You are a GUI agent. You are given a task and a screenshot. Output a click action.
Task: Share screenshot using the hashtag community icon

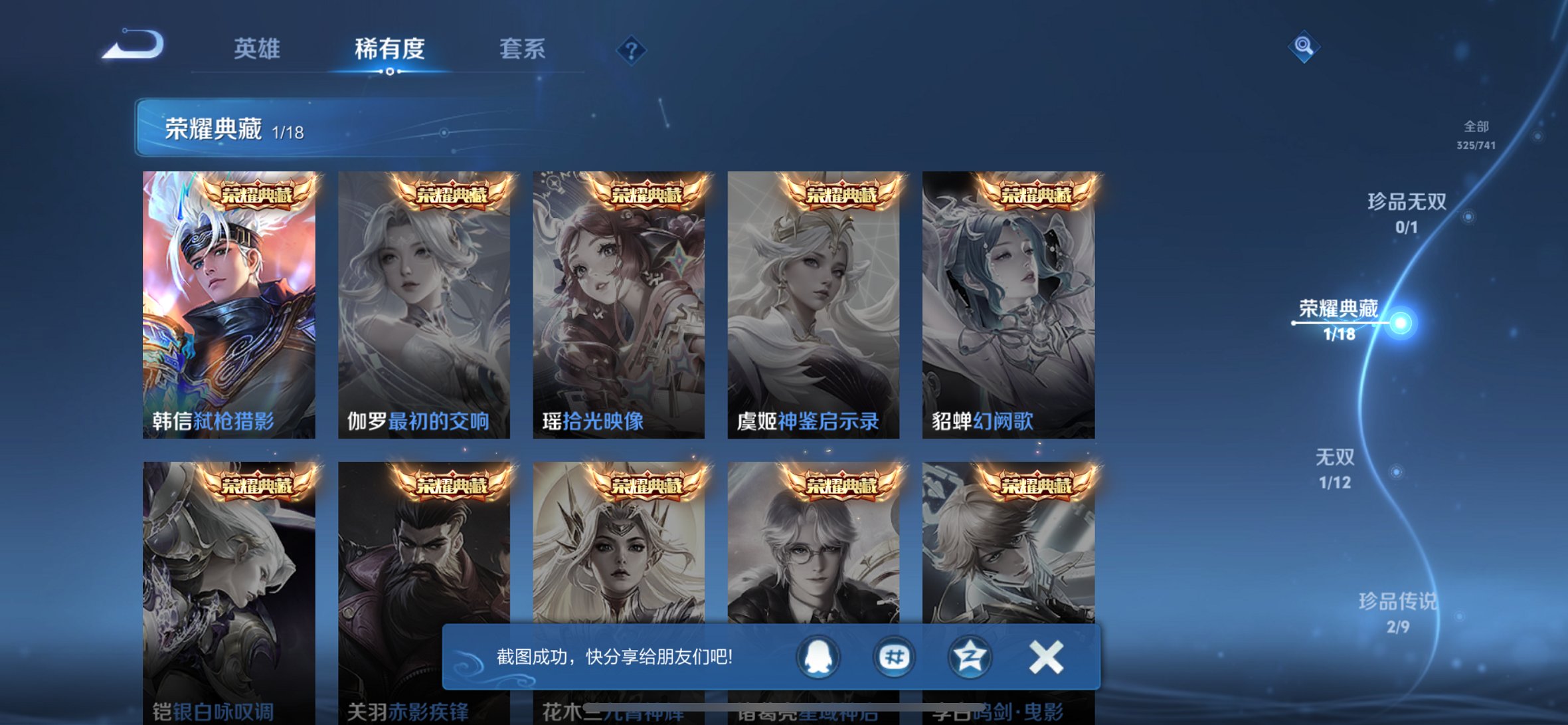tap(894, 655)
